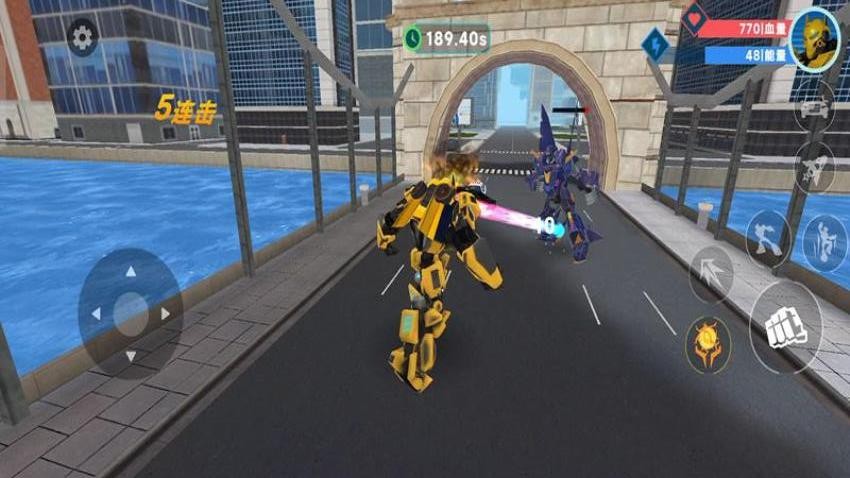Tap the blue lightning energy icon
This screenshot has width=850, height=478.
point(655,44)
